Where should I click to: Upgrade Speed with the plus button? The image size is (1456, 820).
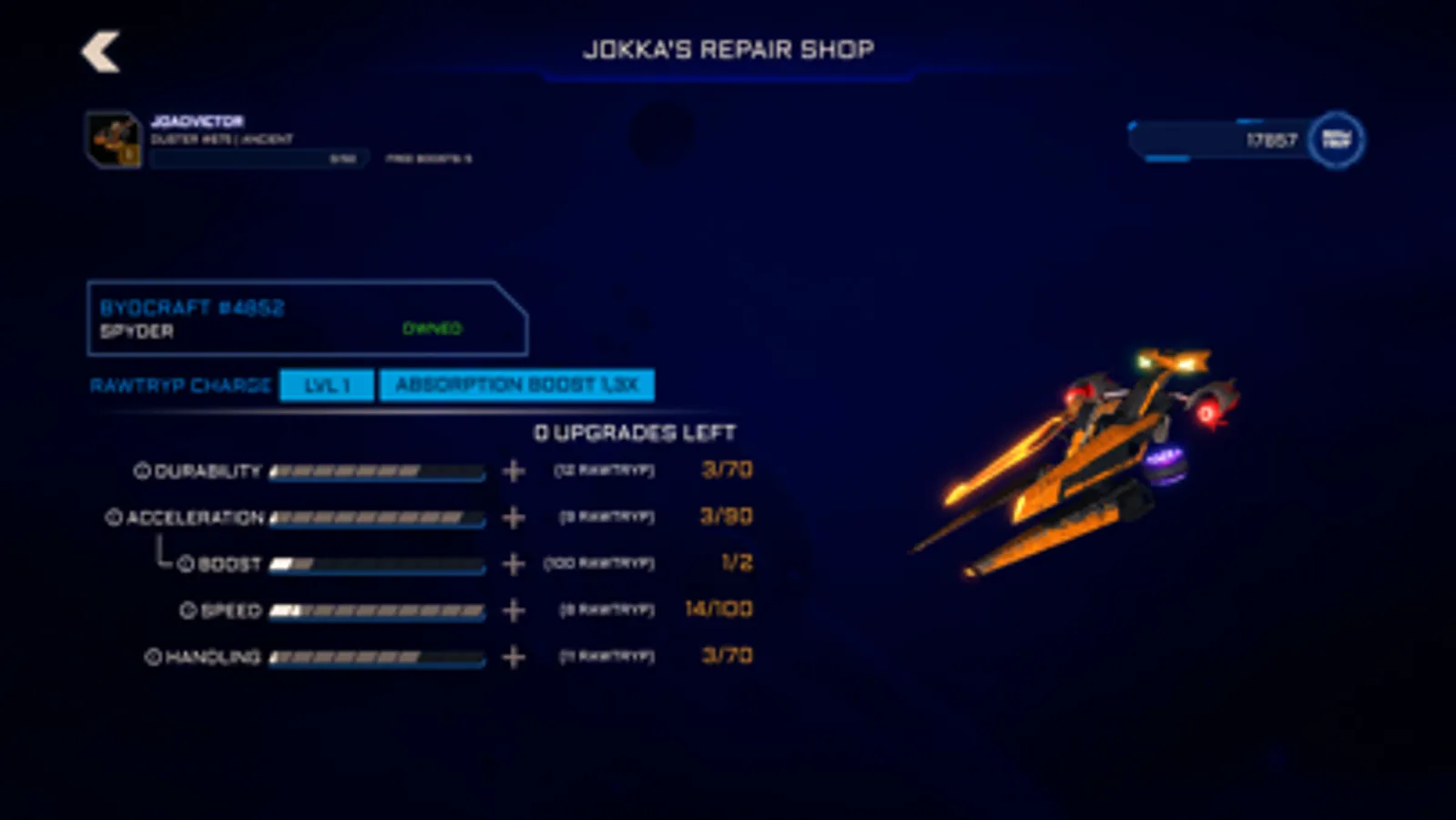coord(513,610)
